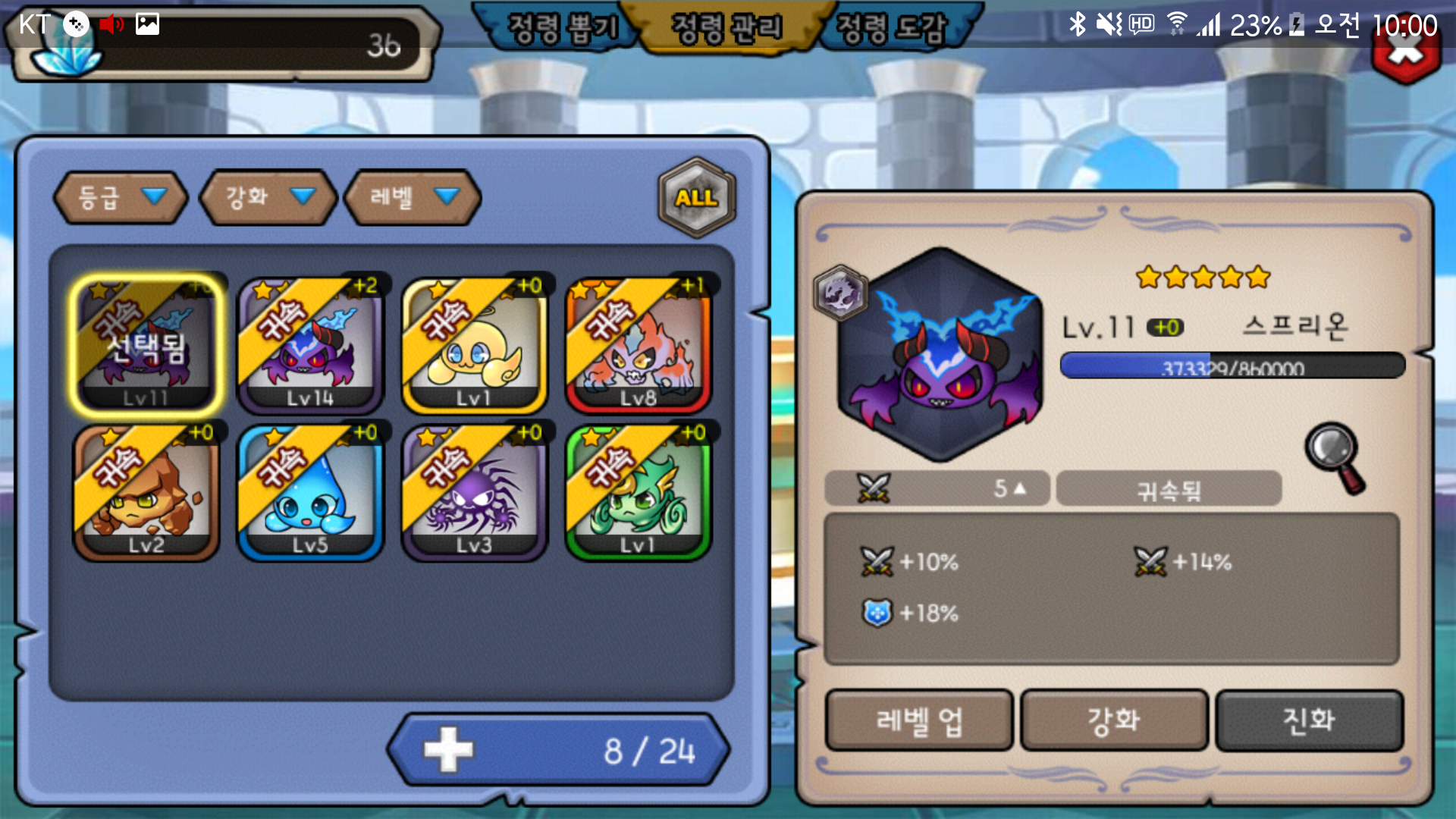Select the Lv14 purple demon spirit
The height and width of the screenshot is (819, 1456).
pyautogui.click(x=311, y=345)
